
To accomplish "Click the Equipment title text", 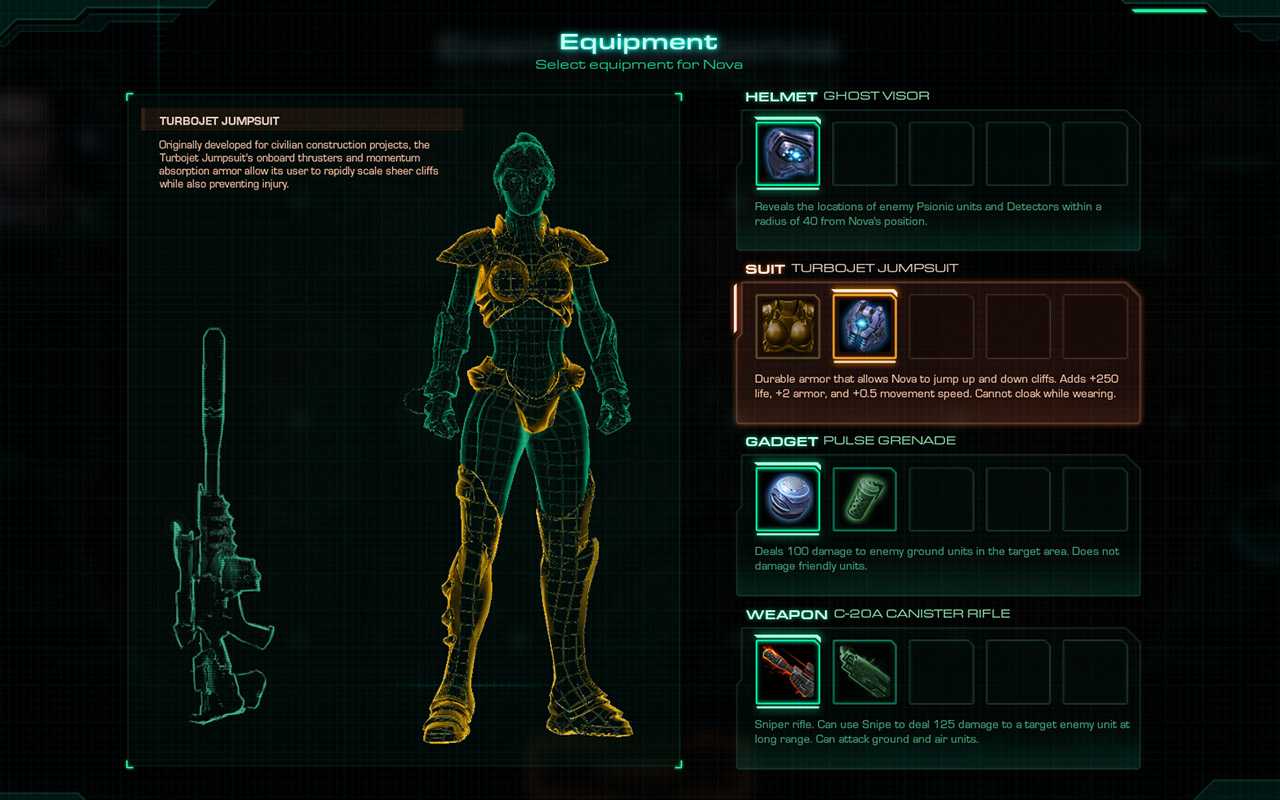I will click(x=639, y=42).
